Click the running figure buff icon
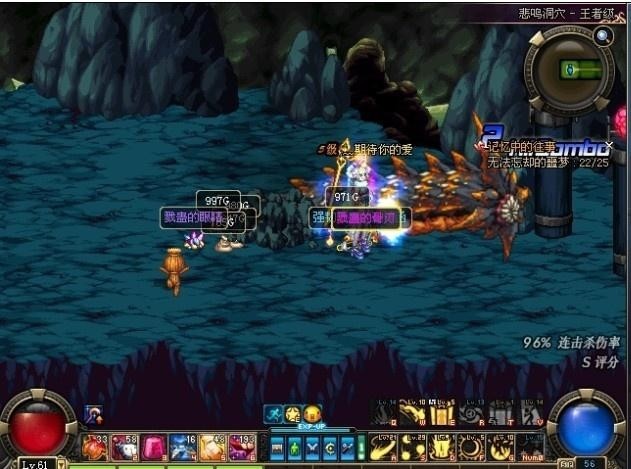631x469 pixels. tap(272, 413)
